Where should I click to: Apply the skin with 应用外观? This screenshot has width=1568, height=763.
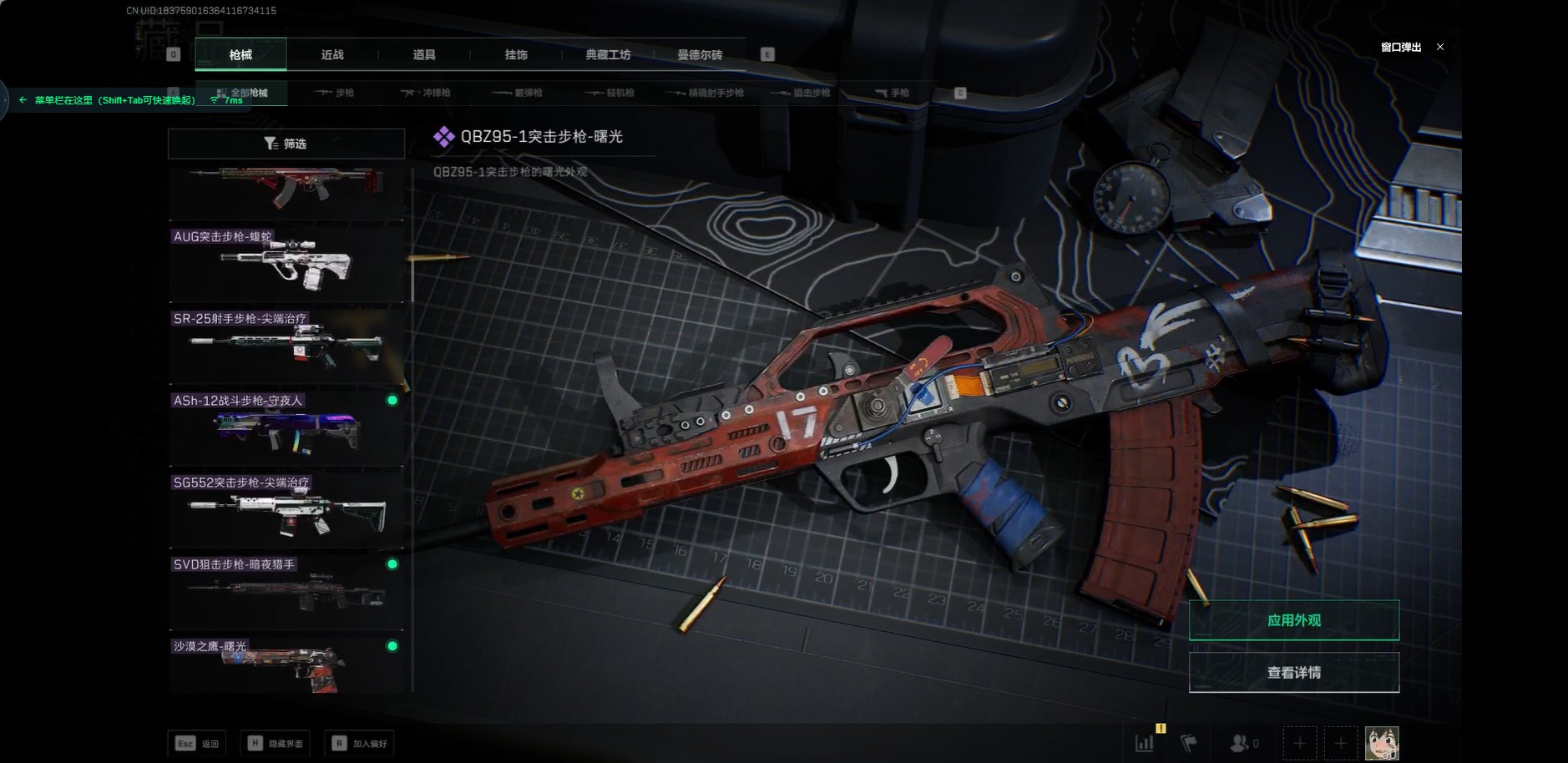pyautogui.click(x=1293, y=620)
